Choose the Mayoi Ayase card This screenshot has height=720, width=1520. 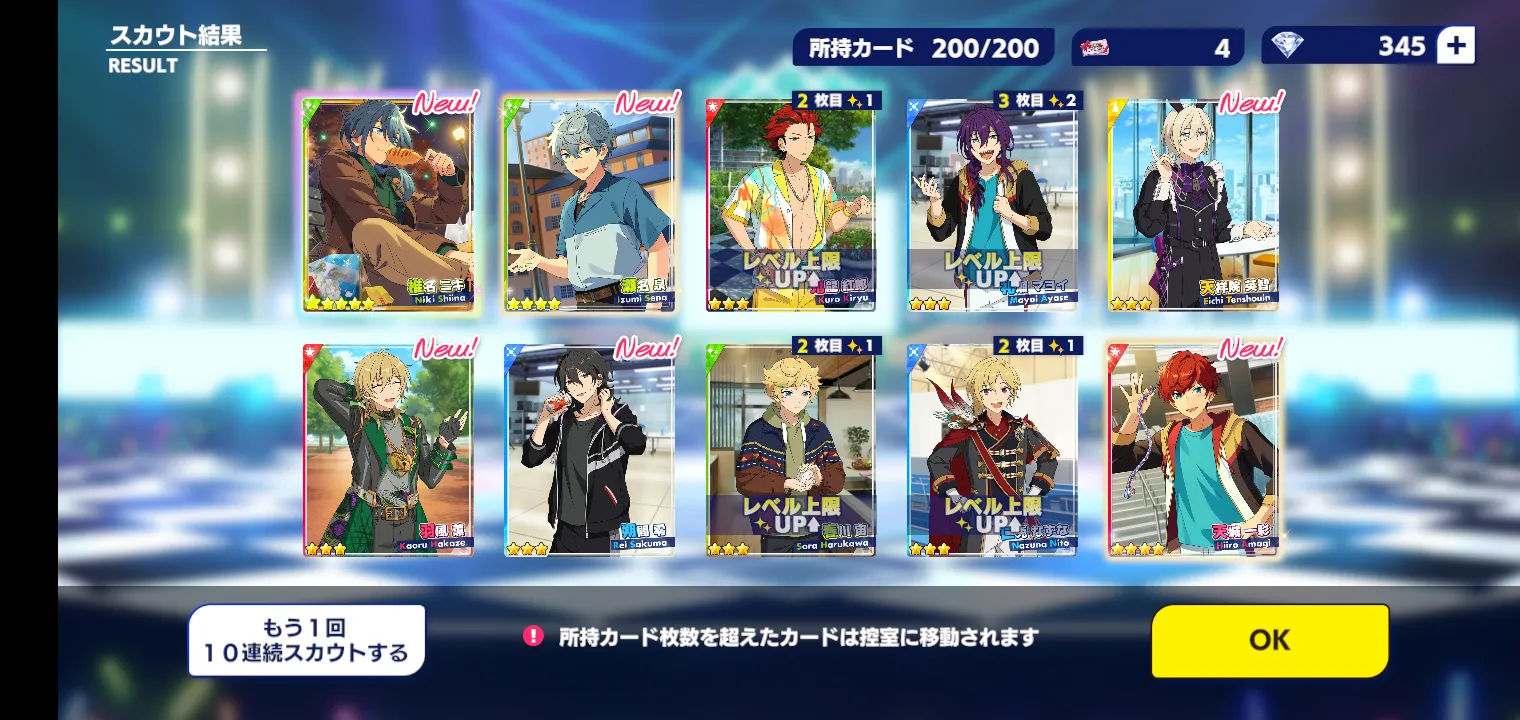pos(993,205)
